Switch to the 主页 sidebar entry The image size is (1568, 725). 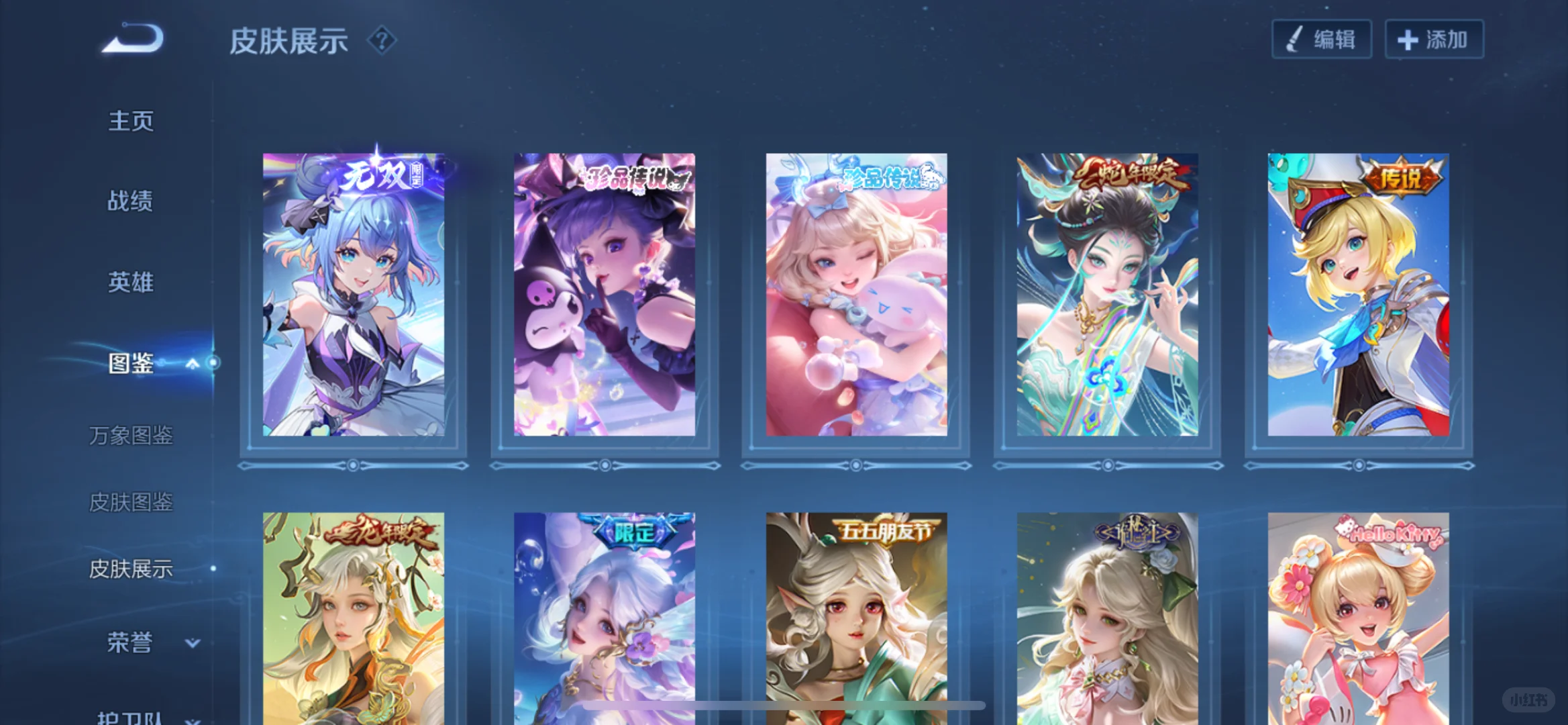point(131,119)
